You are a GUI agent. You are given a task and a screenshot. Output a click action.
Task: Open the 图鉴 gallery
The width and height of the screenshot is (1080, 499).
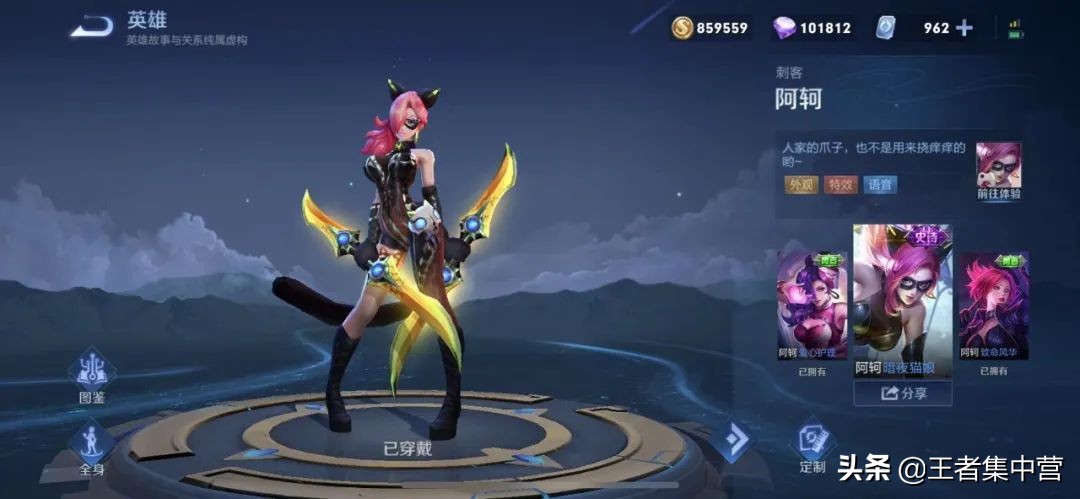[92, 376]
